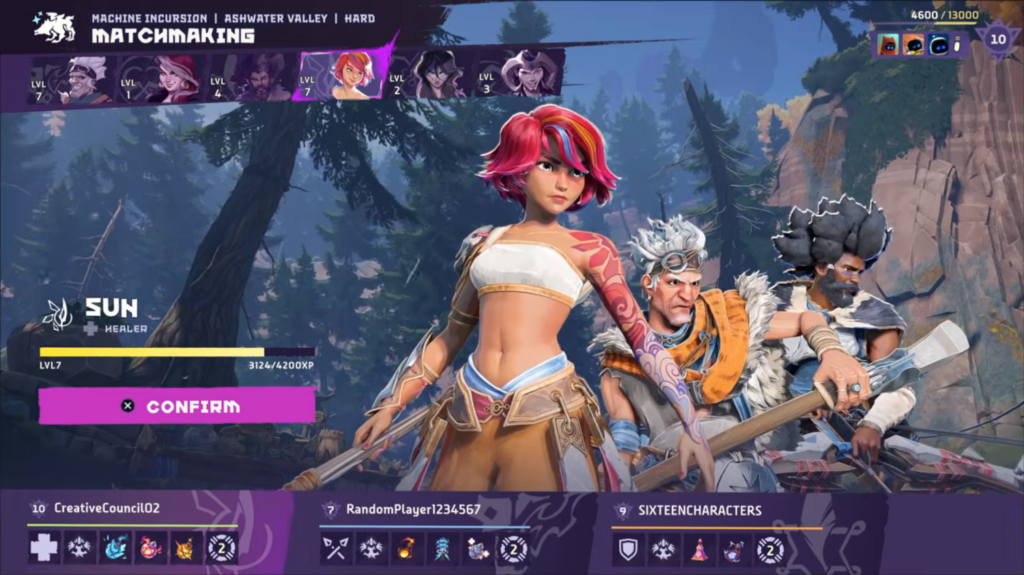Confirm Sun as your character
Image resolution: width=1024 pixels, height=575 pixels.
click(x=177, y=406)
